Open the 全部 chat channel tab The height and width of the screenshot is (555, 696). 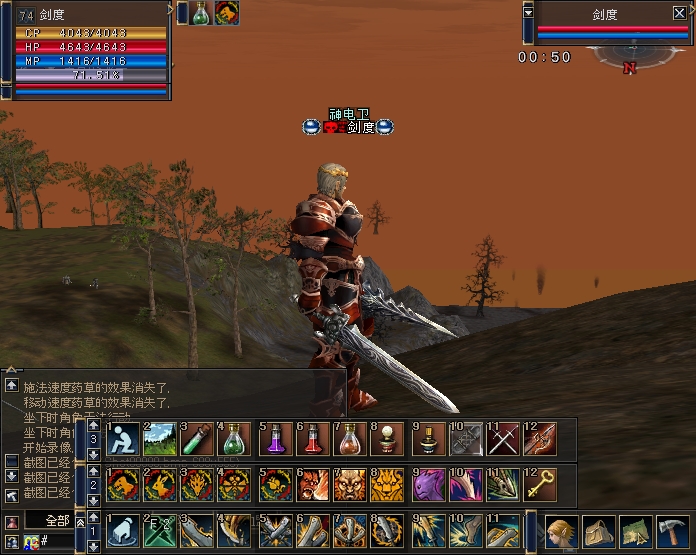point(56,521)
